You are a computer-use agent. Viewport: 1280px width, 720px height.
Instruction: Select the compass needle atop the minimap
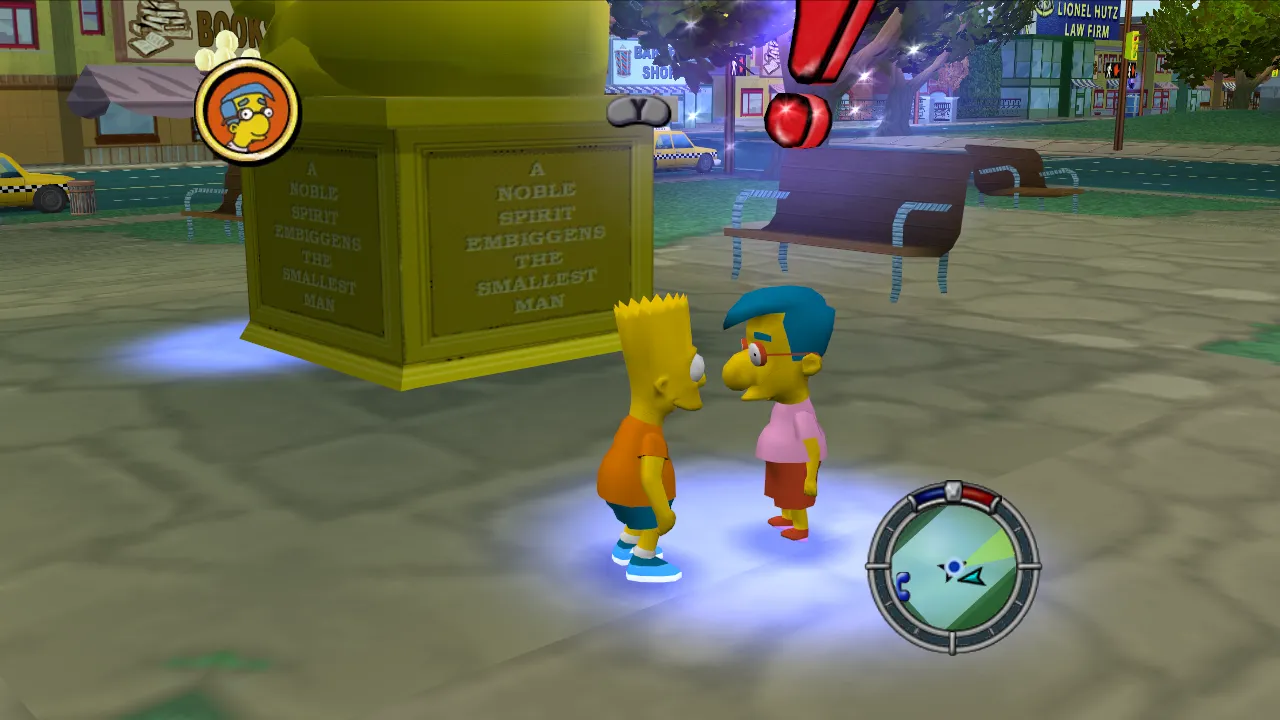[953, 488]
